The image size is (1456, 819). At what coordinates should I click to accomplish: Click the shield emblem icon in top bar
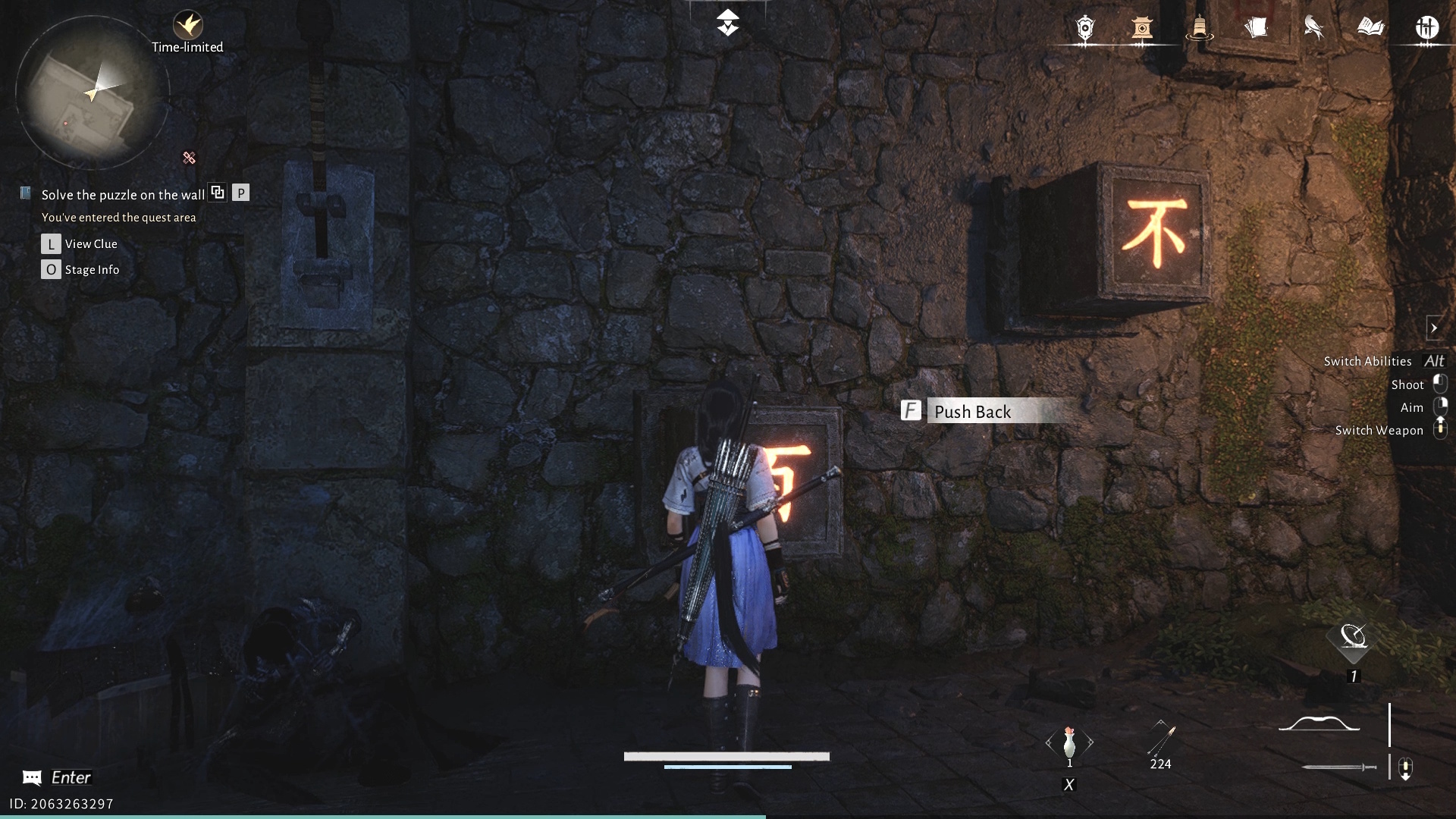1085,29
